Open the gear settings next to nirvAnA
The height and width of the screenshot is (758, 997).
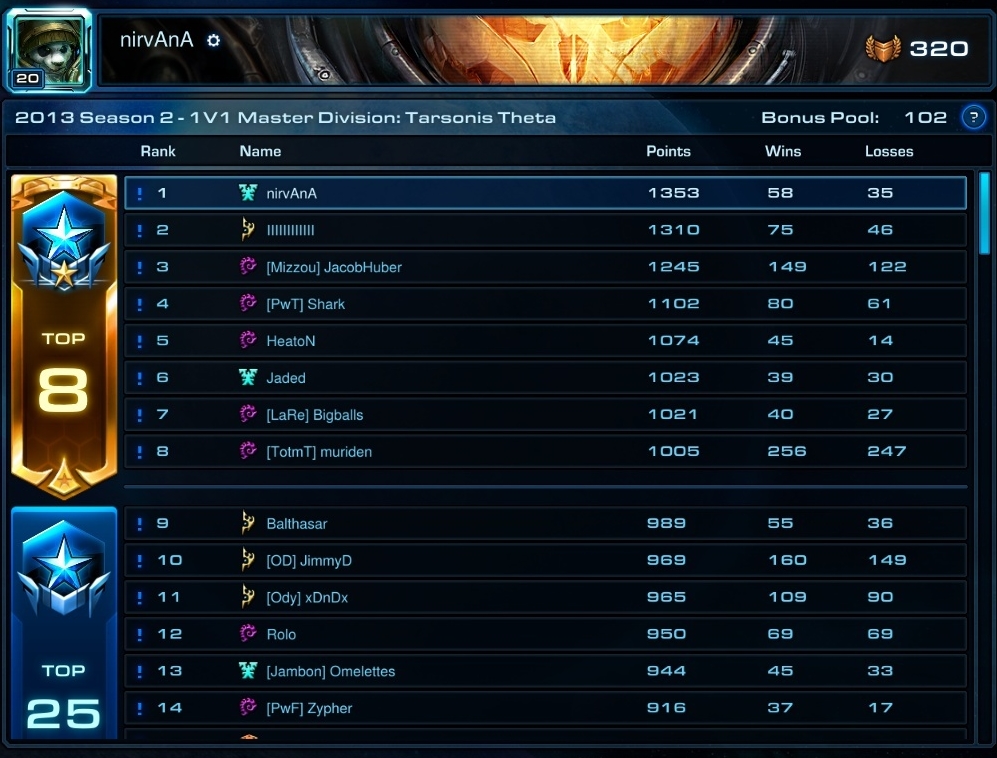(213, 41)
